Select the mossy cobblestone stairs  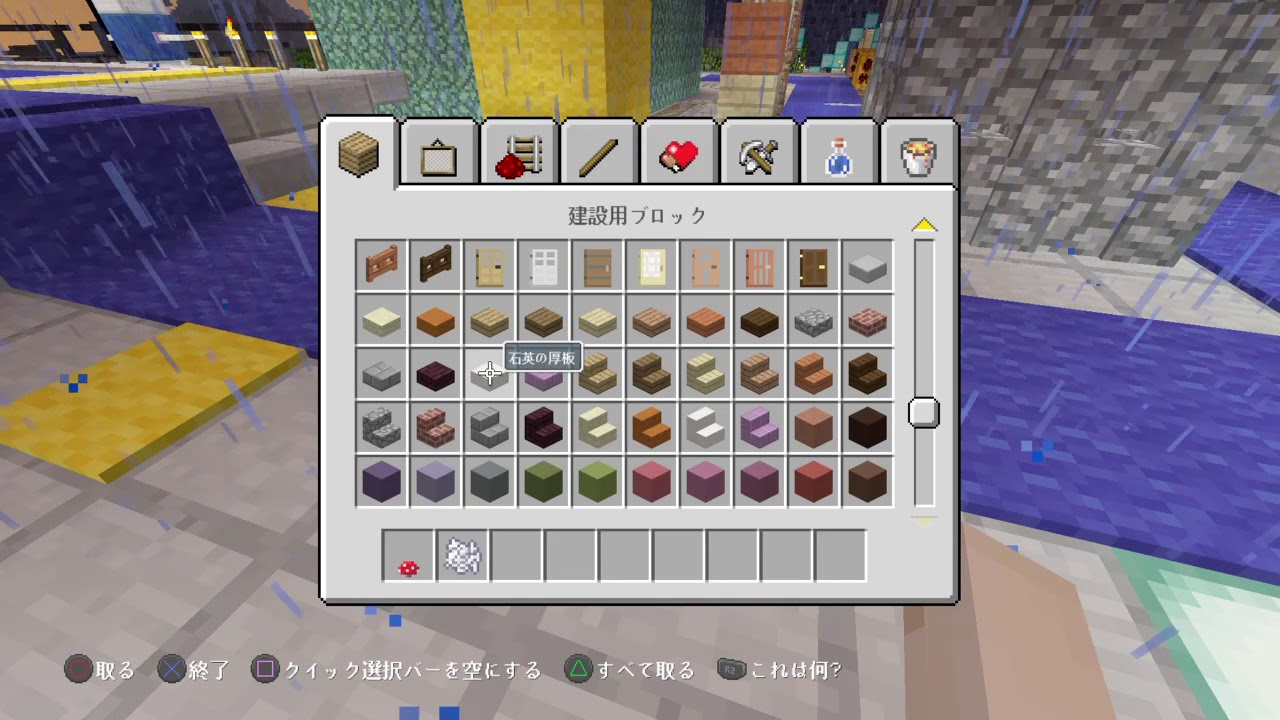(x=381, y=428)
